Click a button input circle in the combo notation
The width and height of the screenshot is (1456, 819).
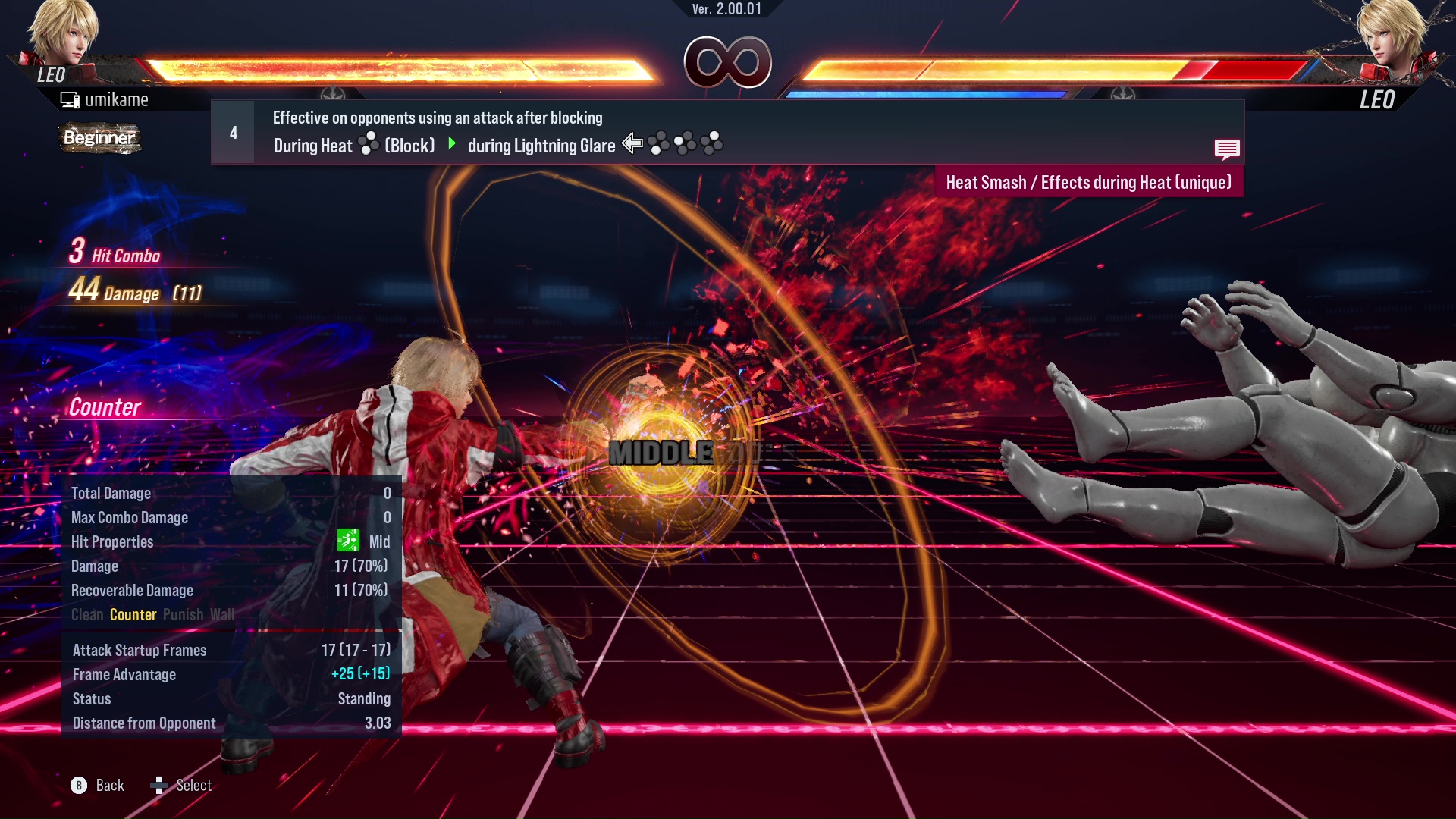point(658,144)
